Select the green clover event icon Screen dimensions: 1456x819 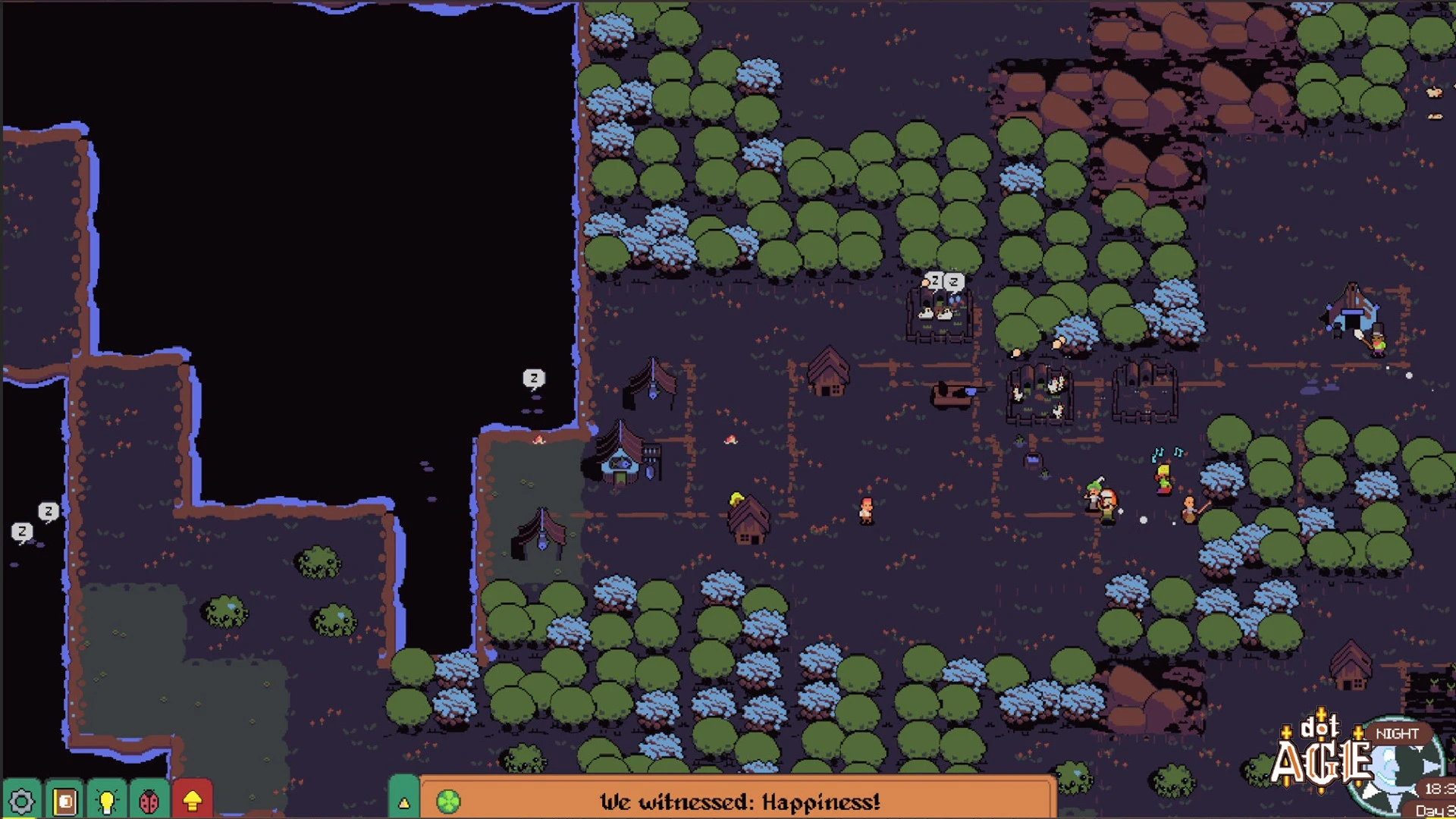click(x=448, y=802)
